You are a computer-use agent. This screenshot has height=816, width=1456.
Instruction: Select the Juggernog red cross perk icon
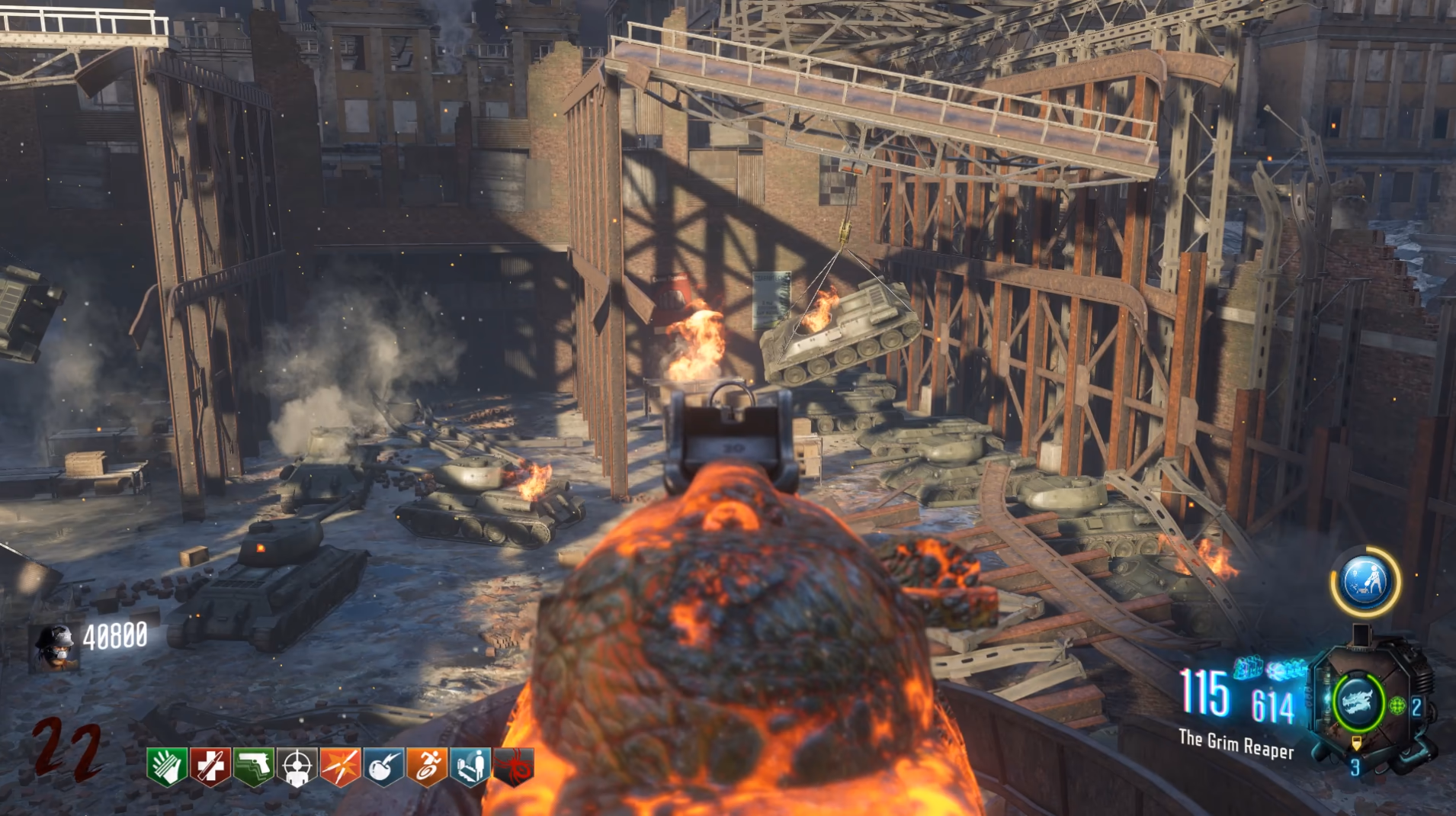coord(210,766)
